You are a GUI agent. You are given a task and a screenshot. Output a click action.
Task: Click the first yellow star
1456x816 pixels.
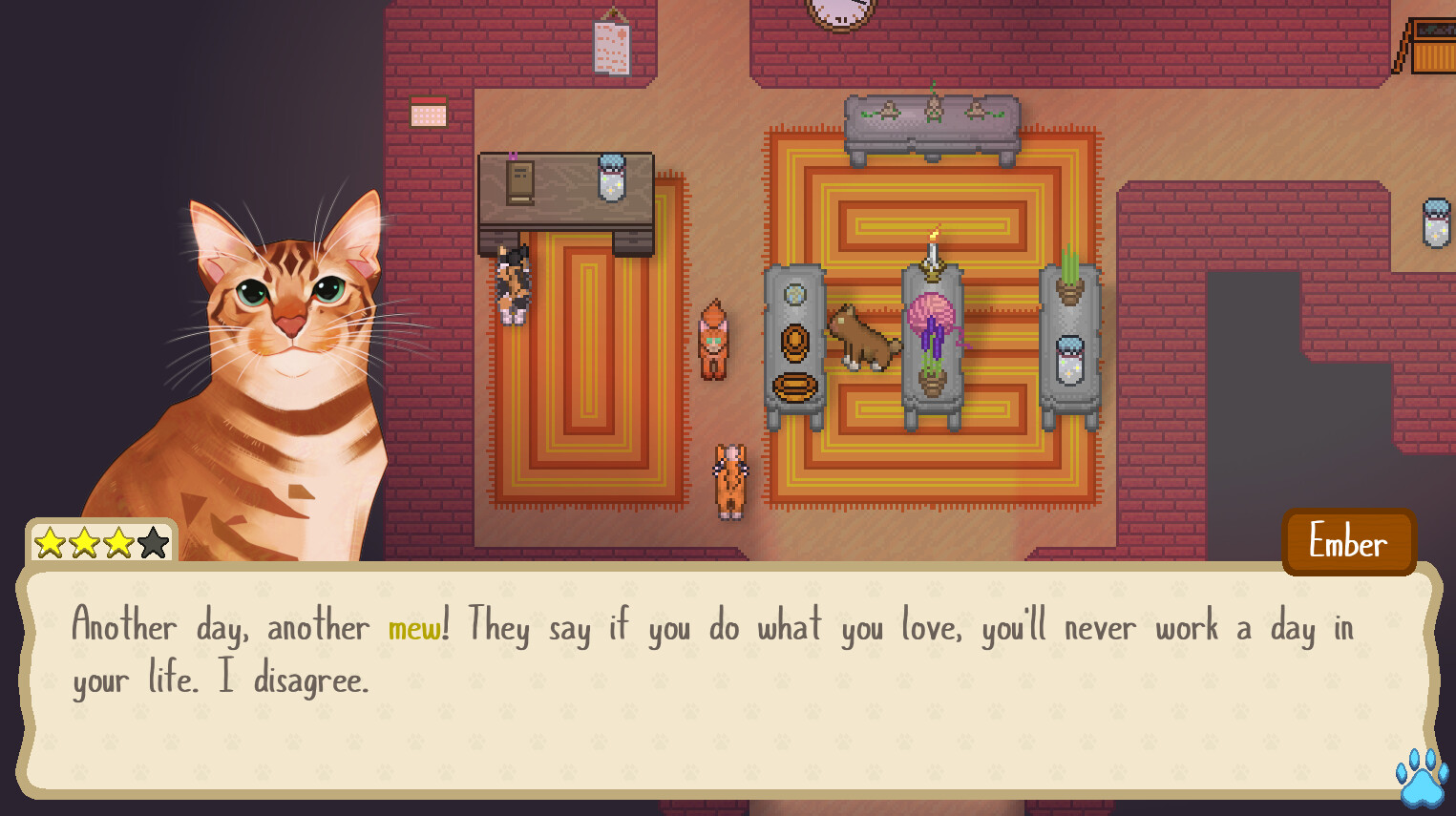(50, 541)
